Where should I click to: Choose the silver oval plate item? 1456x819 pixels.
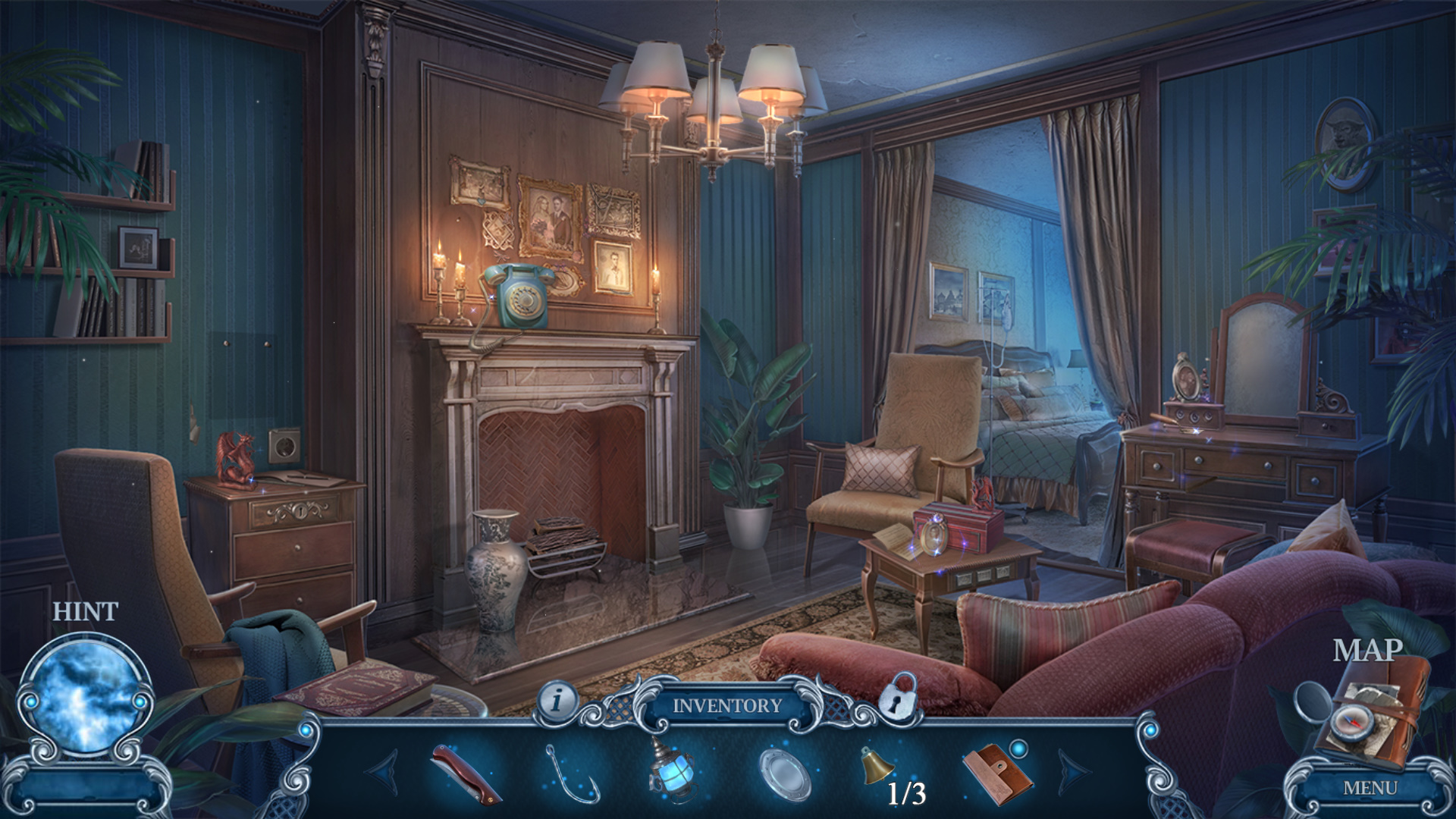pyautogui.click(x=785, y=773)
